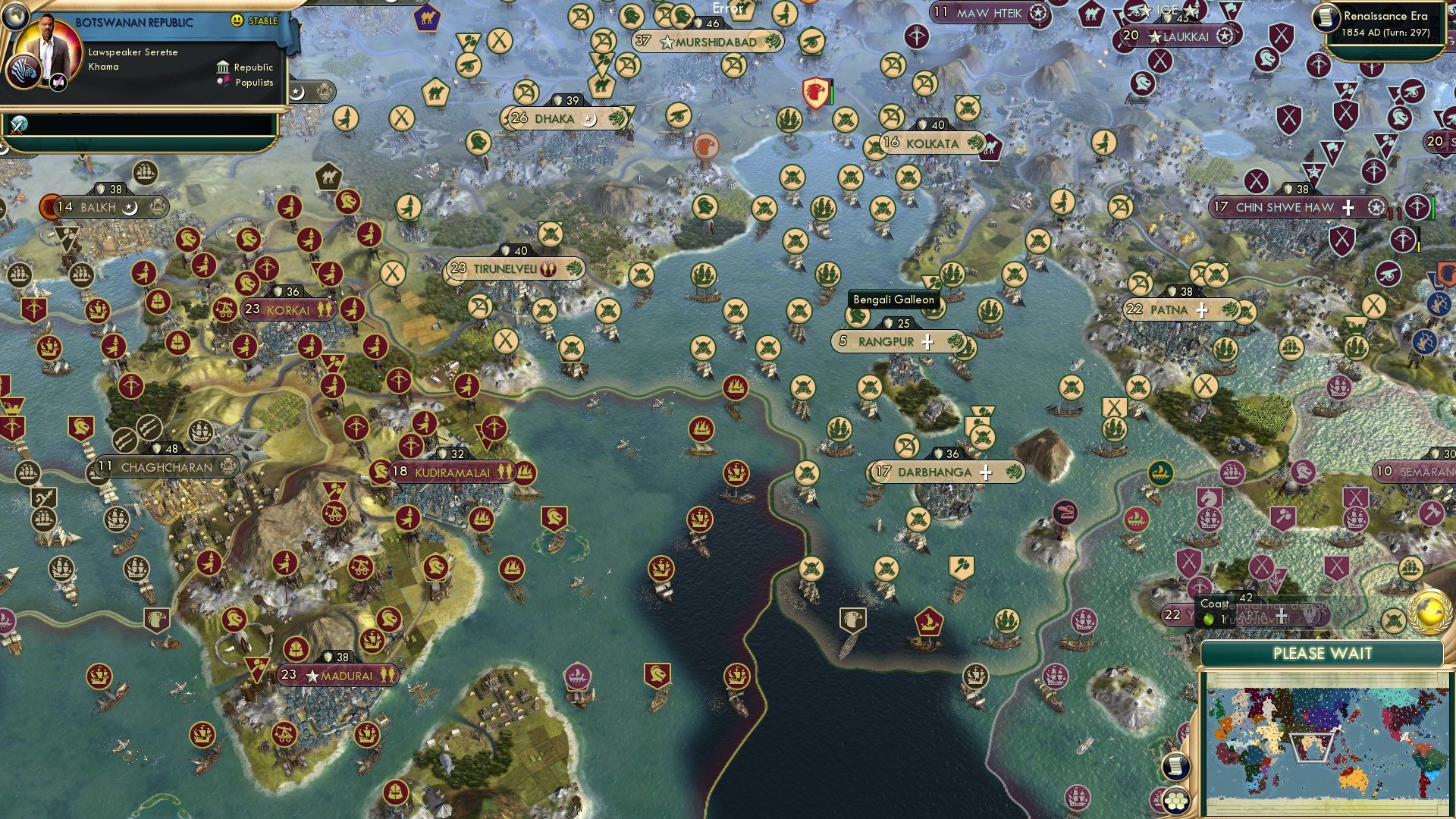The height and width of the screenshot is (819, 1456).
Task: Click the Kudiramalai city banner
Action: pos(452,472)
